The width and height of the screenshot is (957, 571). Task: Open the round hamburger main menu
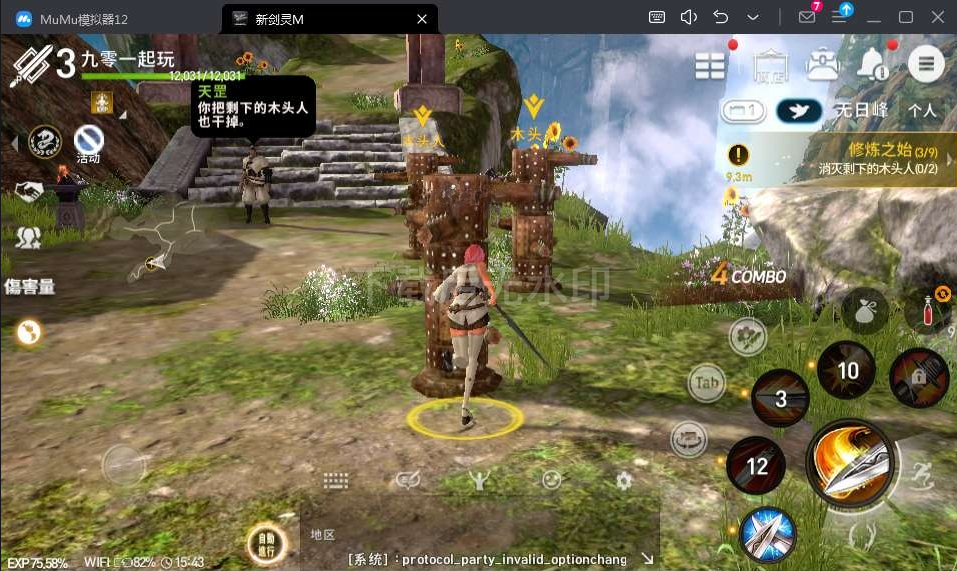coord(926,65)
